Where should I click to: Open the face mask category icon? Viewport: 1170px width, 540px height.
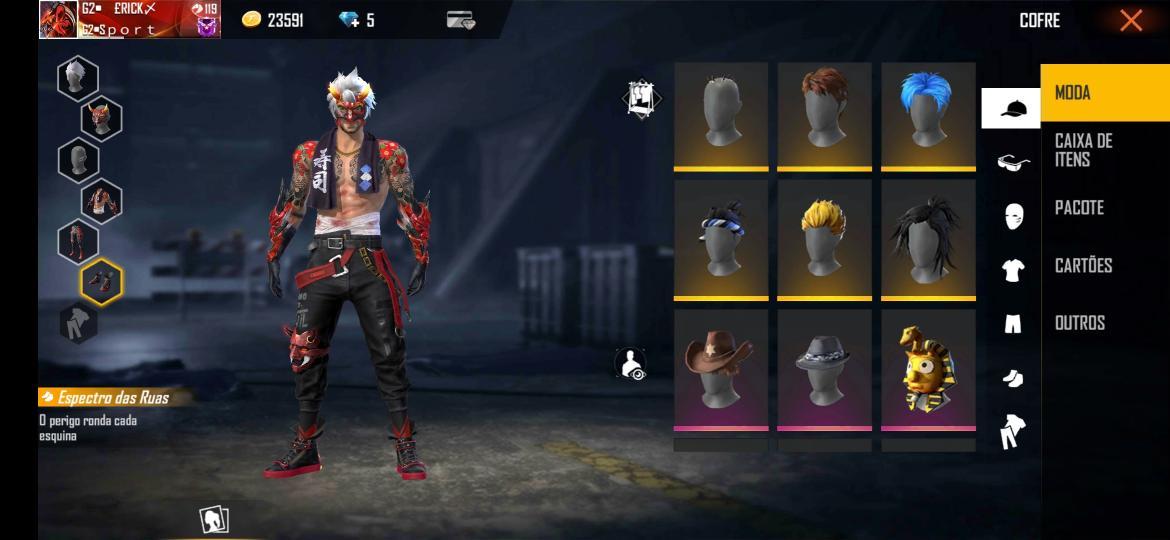pyautogui.click(x=1012, y=216)
